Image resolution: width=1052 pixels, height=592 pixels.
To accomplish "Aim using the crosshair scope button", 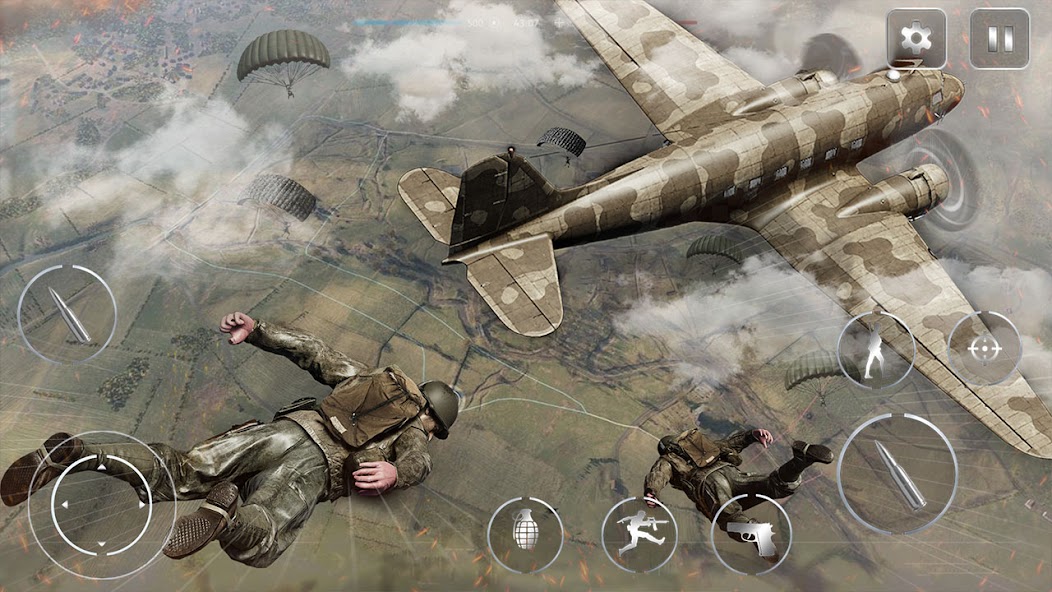I will [x=985, y=349].
